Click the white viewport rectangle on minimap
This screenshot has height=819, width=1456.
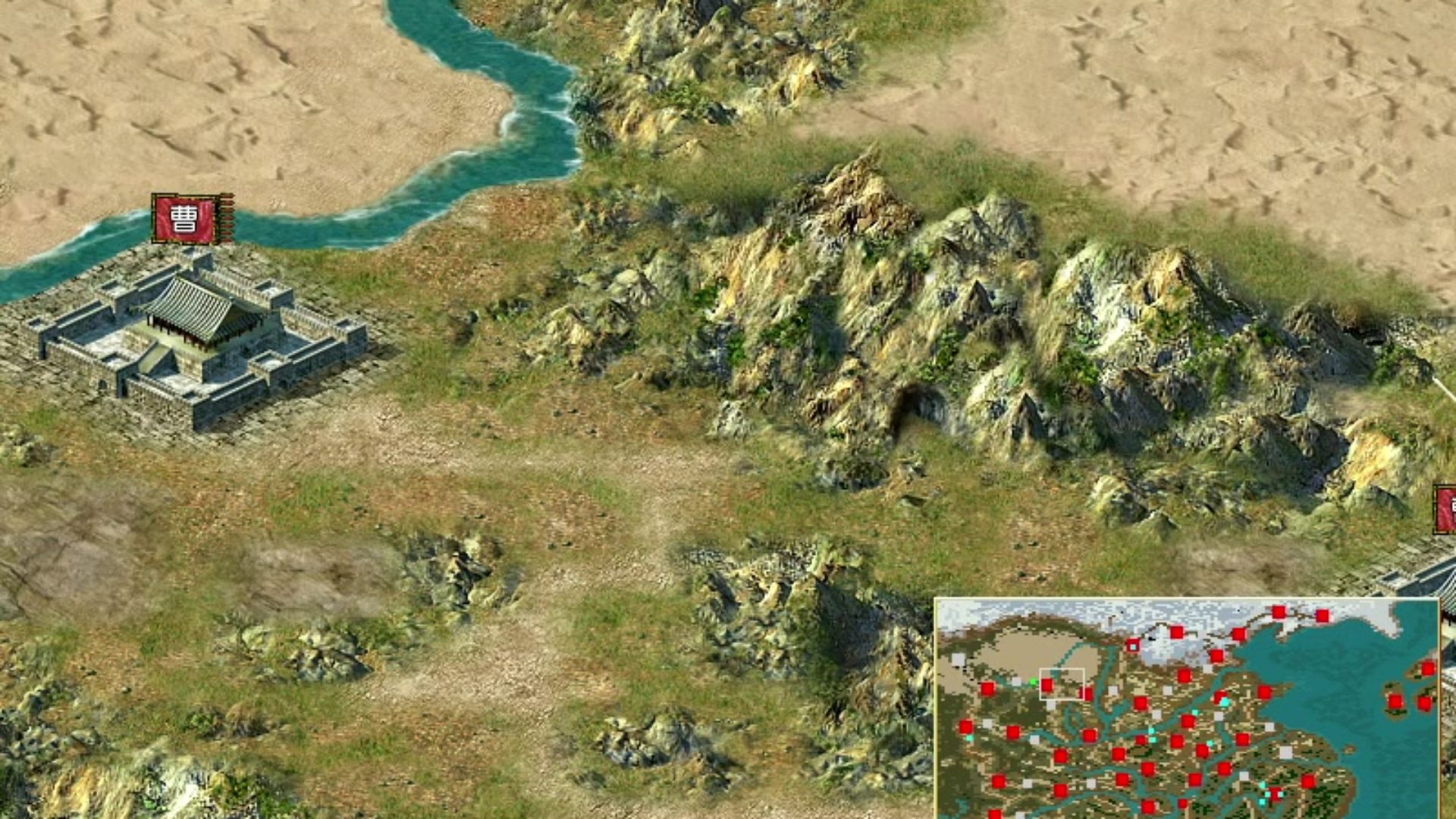coord(1062,683)
